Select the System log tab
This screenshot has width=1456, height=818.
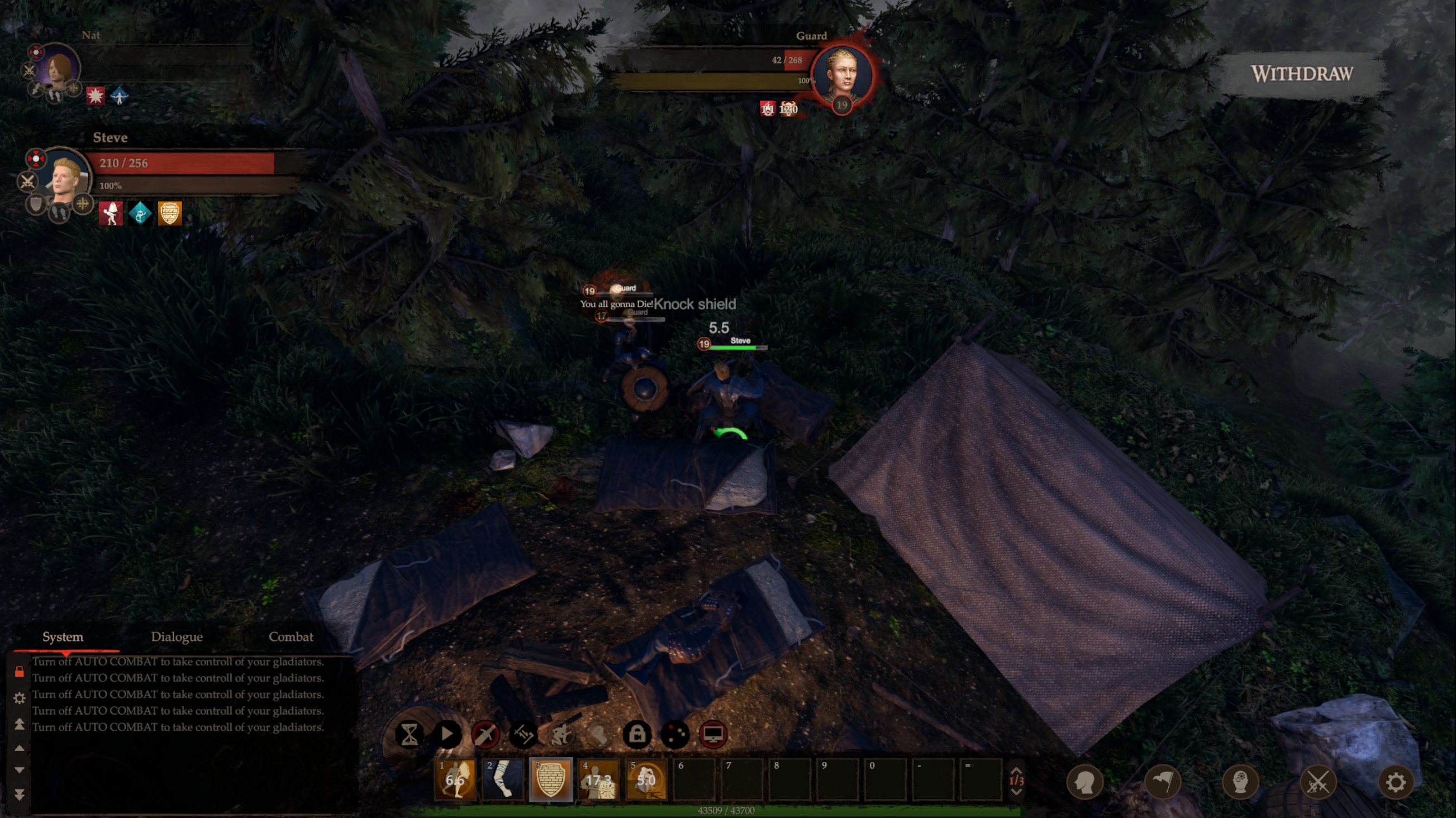(63, 637)
